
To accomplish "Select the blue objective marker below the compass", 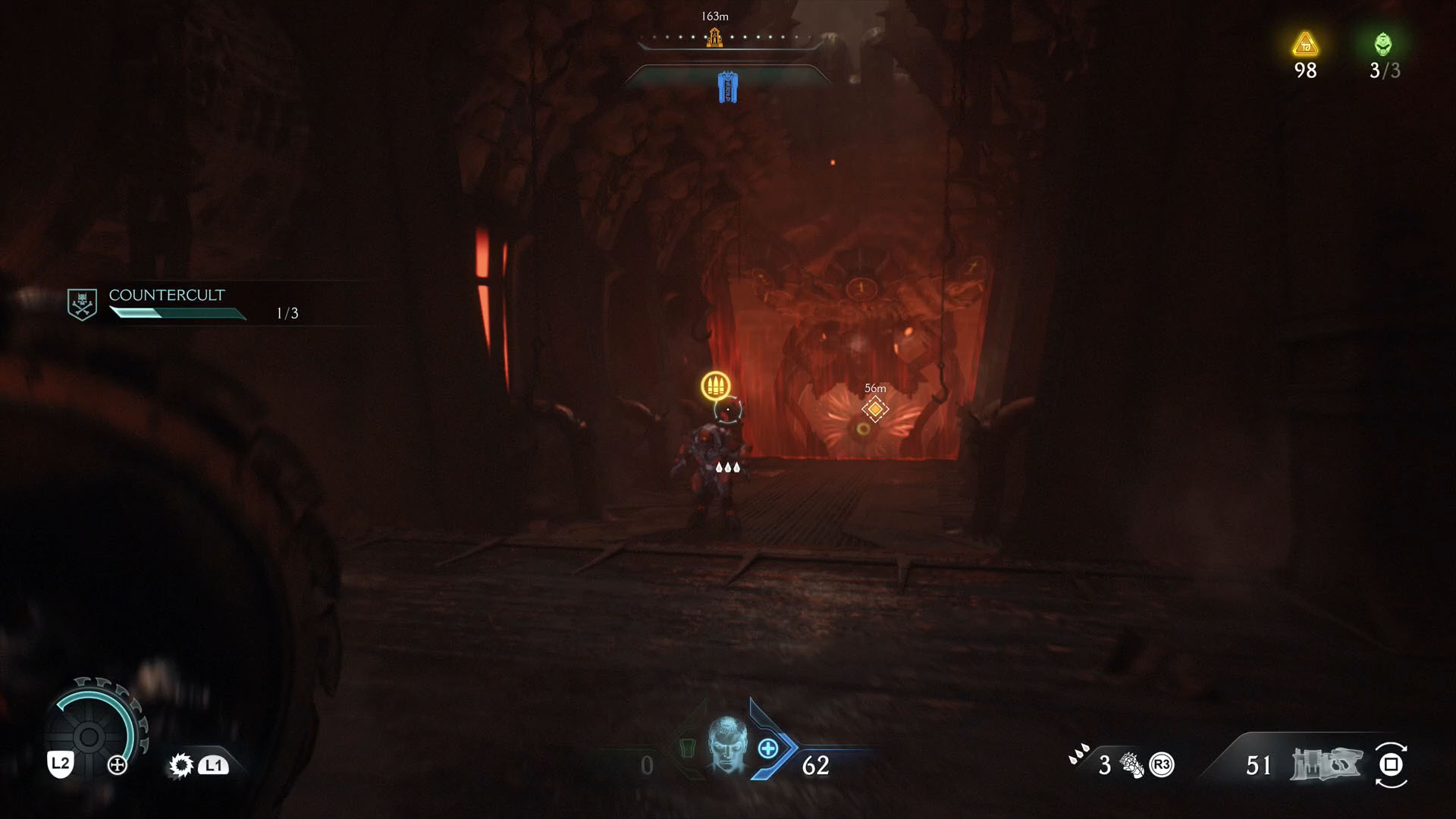I will click(727, 86).
